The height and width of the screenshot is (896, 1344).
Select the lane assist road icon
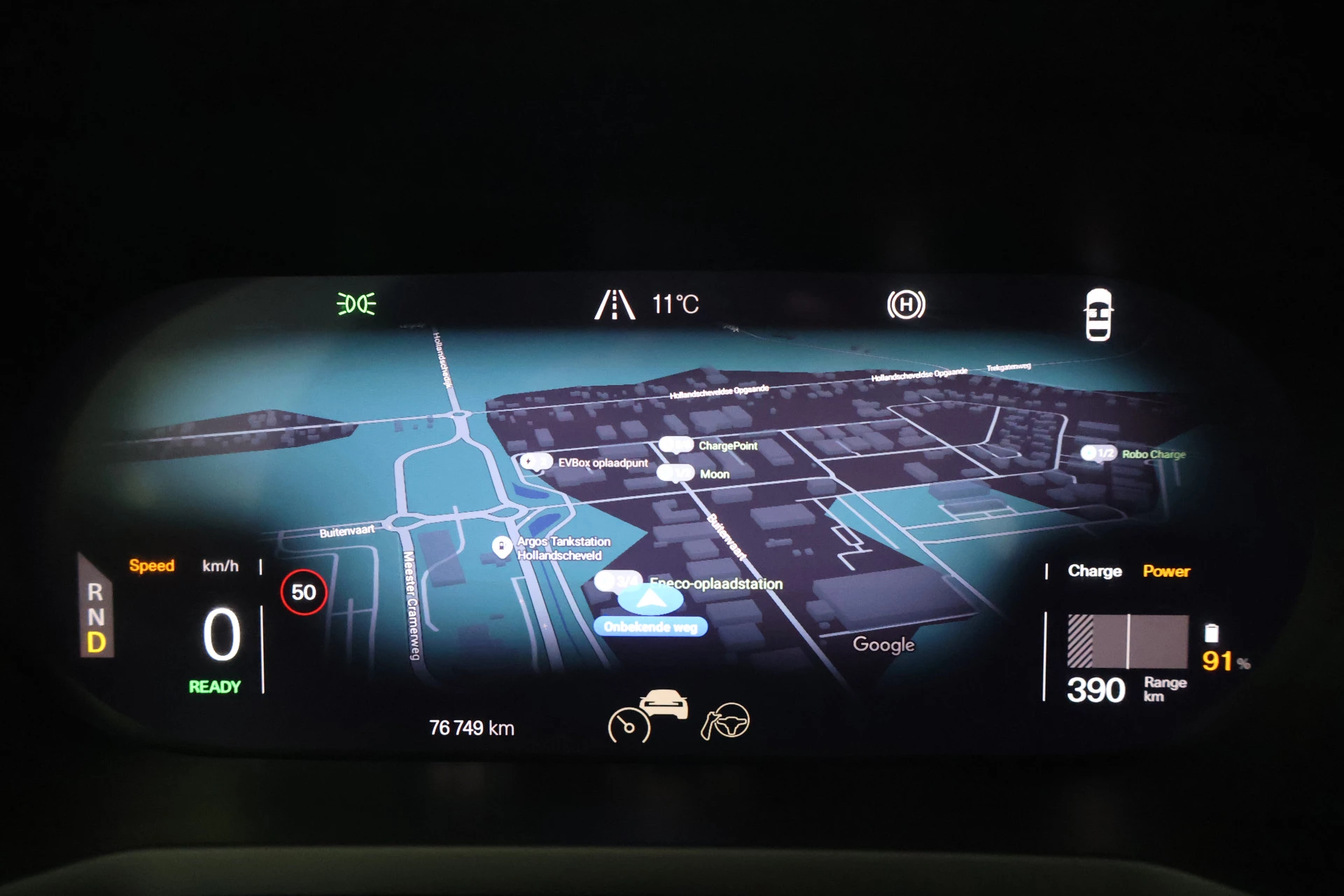(614, 304)
